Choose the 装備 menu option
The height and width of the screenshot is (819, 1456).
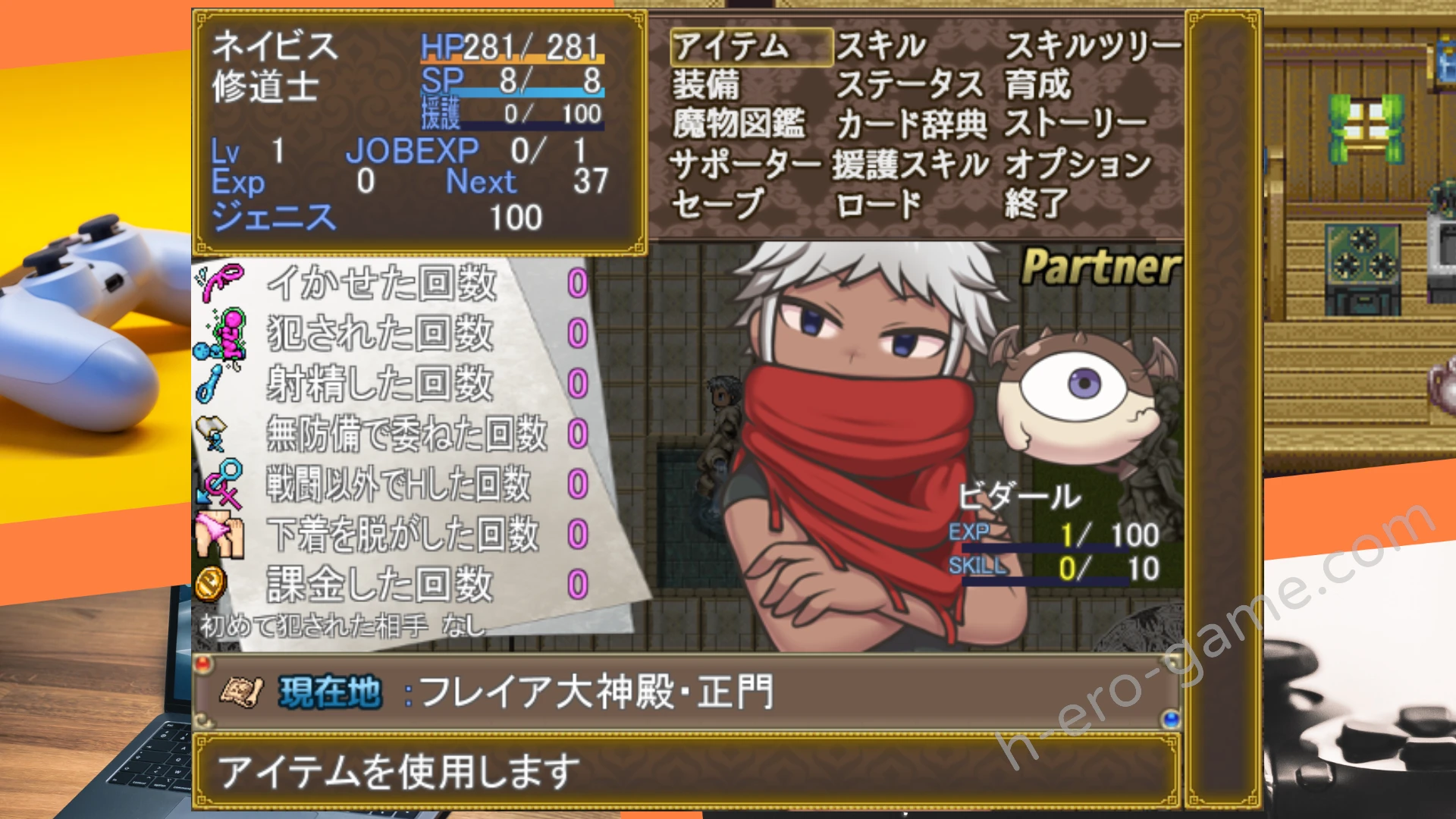click(707, 85)
